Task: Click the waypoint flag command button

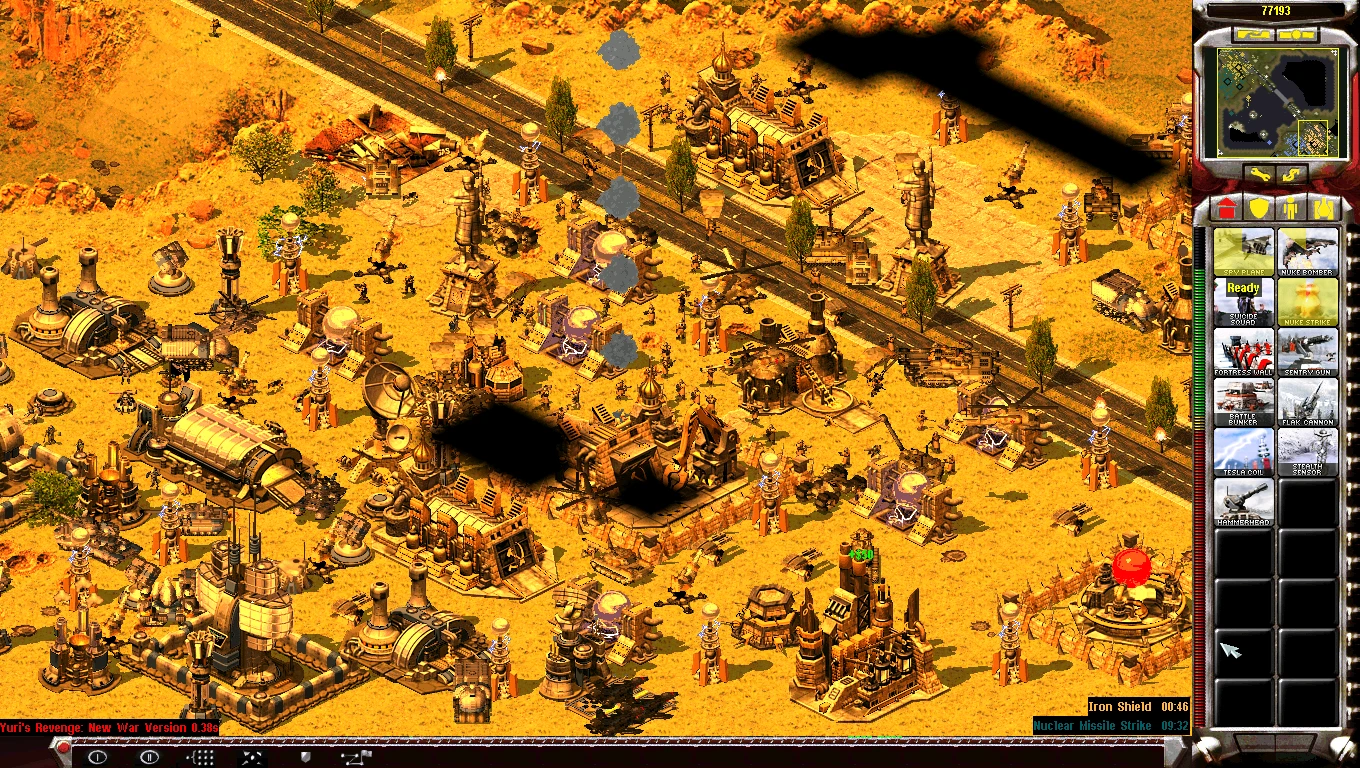Action: pyautogui.click(x=355, y=757)
